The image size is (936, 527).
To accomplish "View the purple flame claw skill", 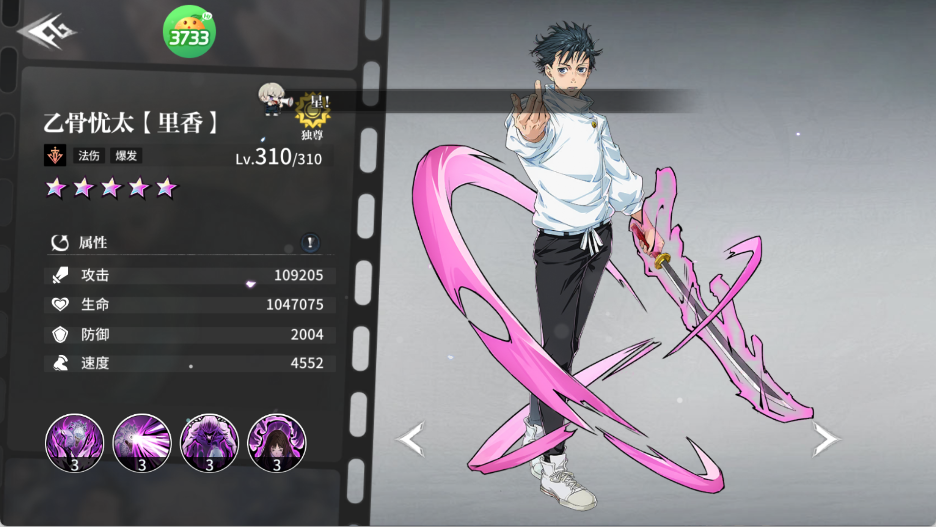I will pos(74,443).
